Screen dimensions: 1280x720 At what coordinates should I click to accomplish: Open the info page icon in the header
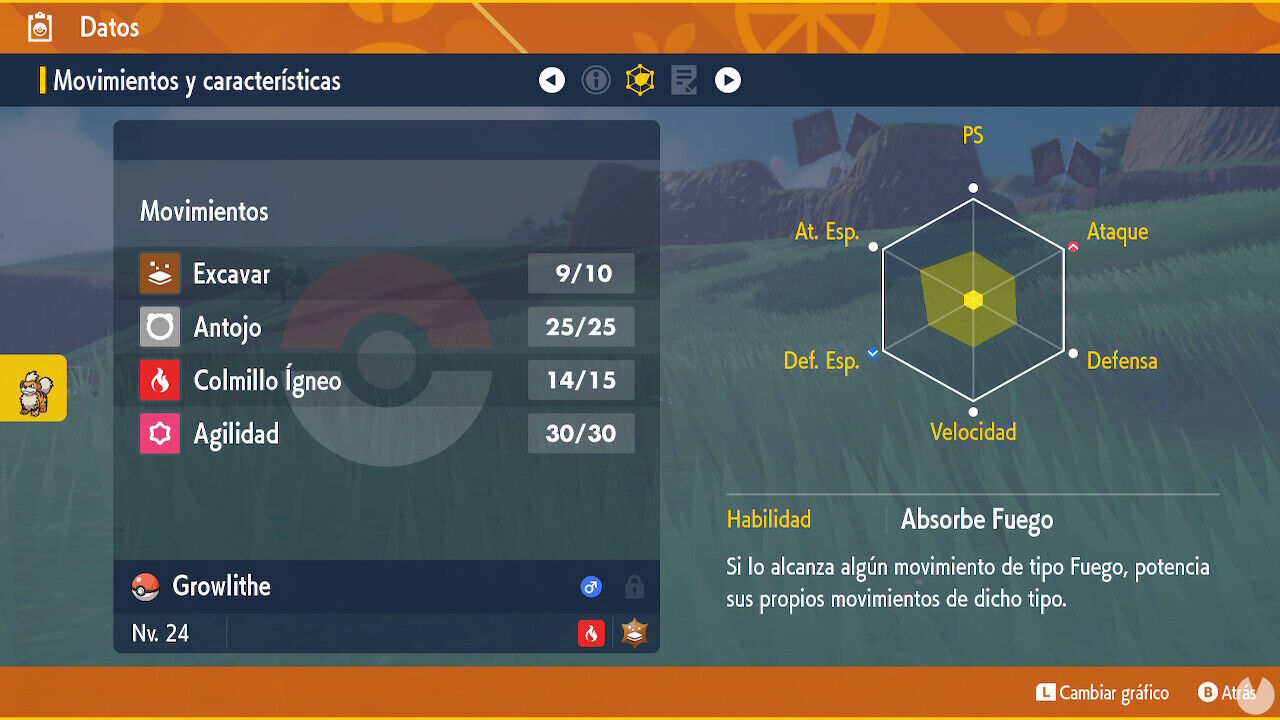click(x=596, y=80)
